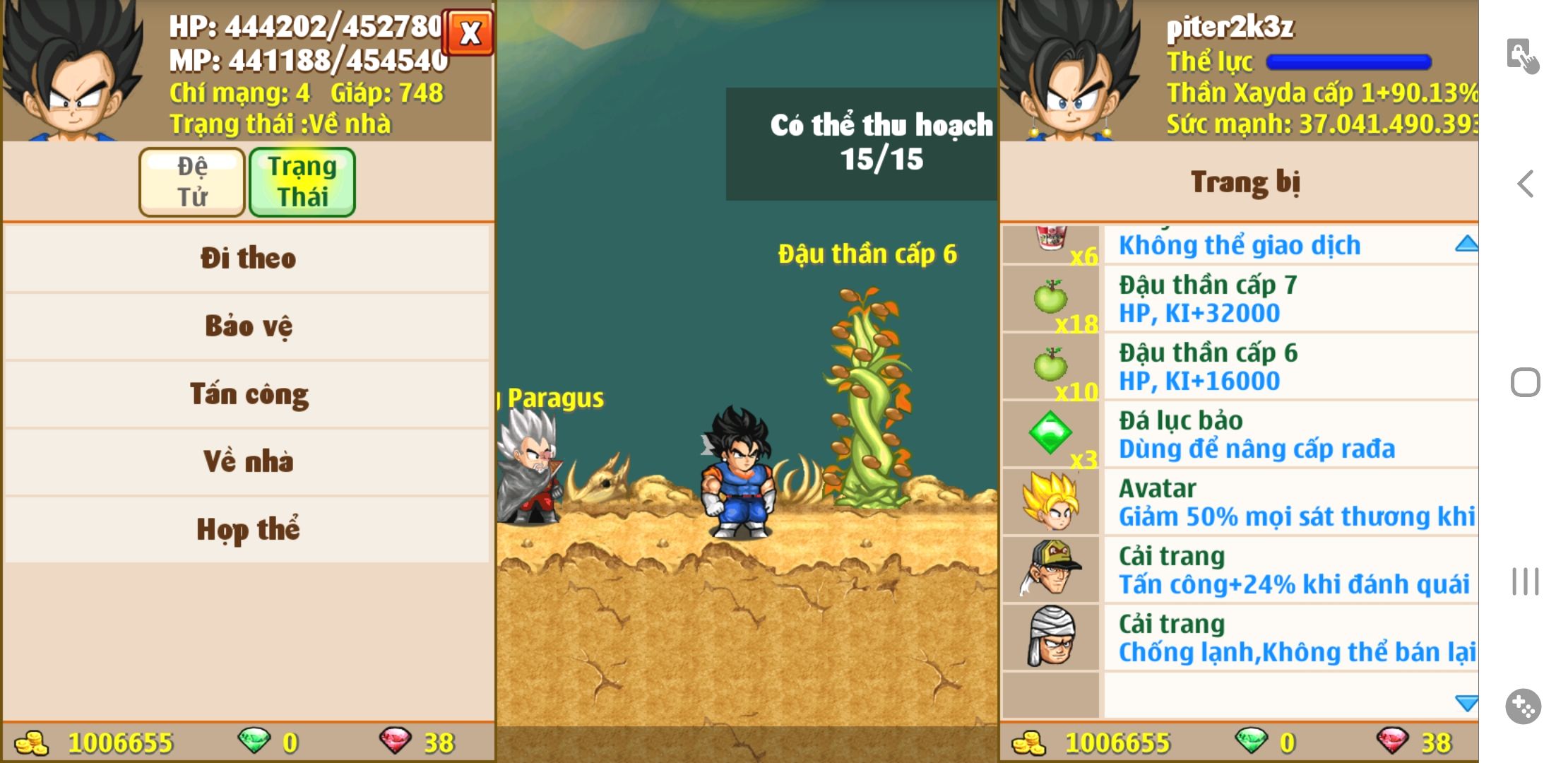Tap the Android back navigation button
The width and height of the screenshot is (1568, 763).
point(1525,184)
